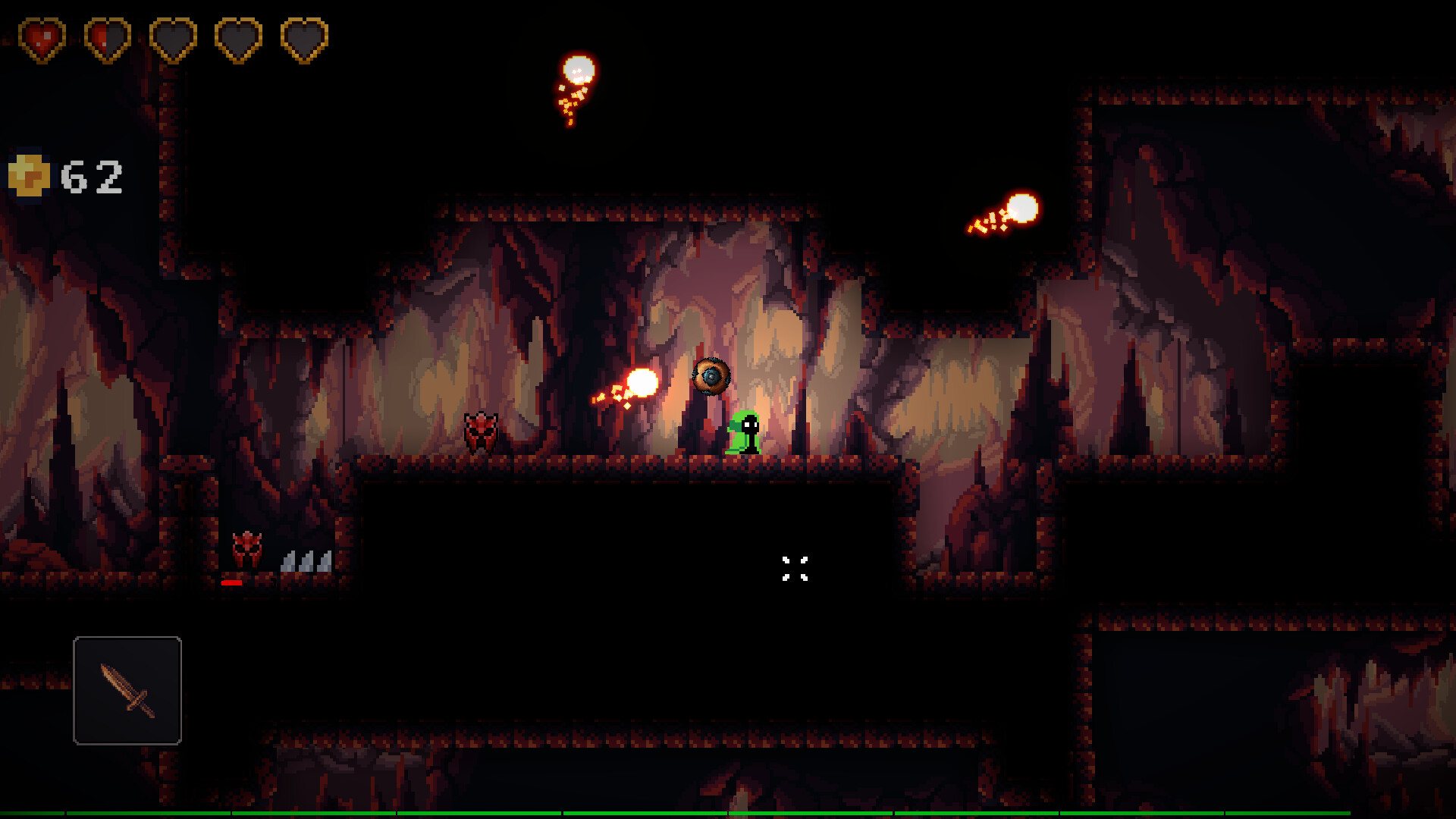The image size is (1456, 819).
Task: Click the enemy's red health bar
Action: pyautogui.click(x=233, y=584)
